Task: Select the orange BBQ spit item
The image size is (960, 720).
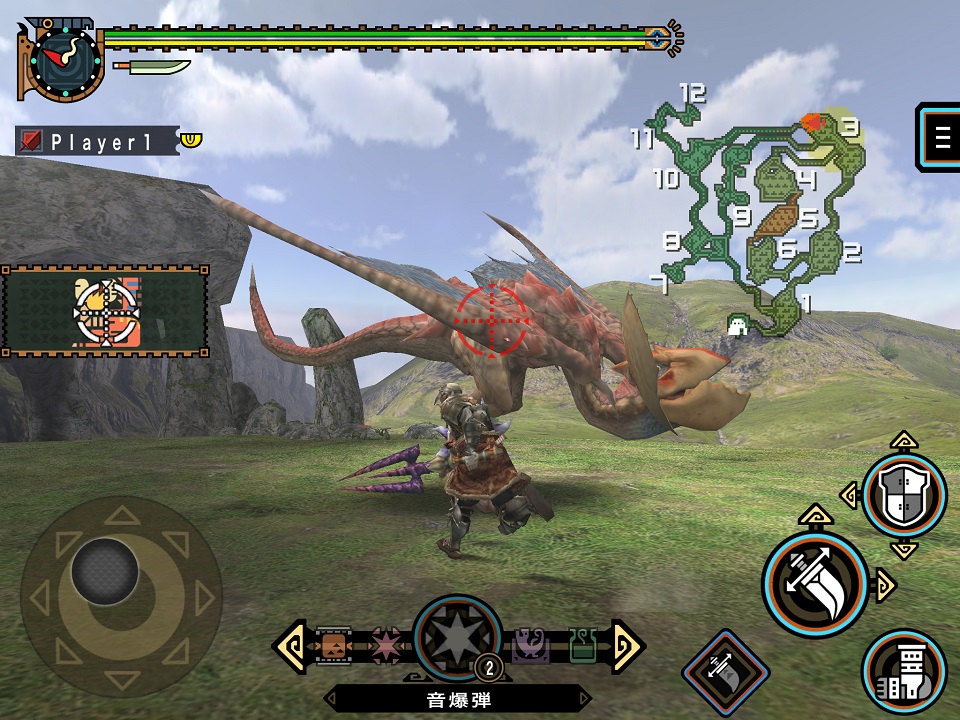Action: pyautogui.click(x=334, y=645)
